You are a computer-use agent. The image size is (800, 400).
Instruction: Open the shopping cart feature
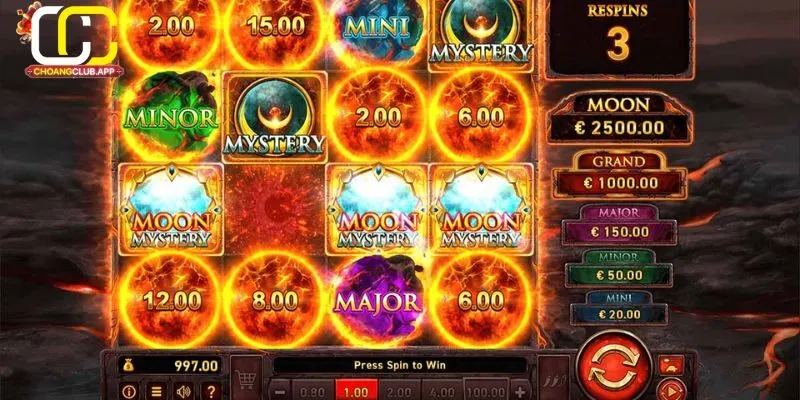tap(245, 377)
